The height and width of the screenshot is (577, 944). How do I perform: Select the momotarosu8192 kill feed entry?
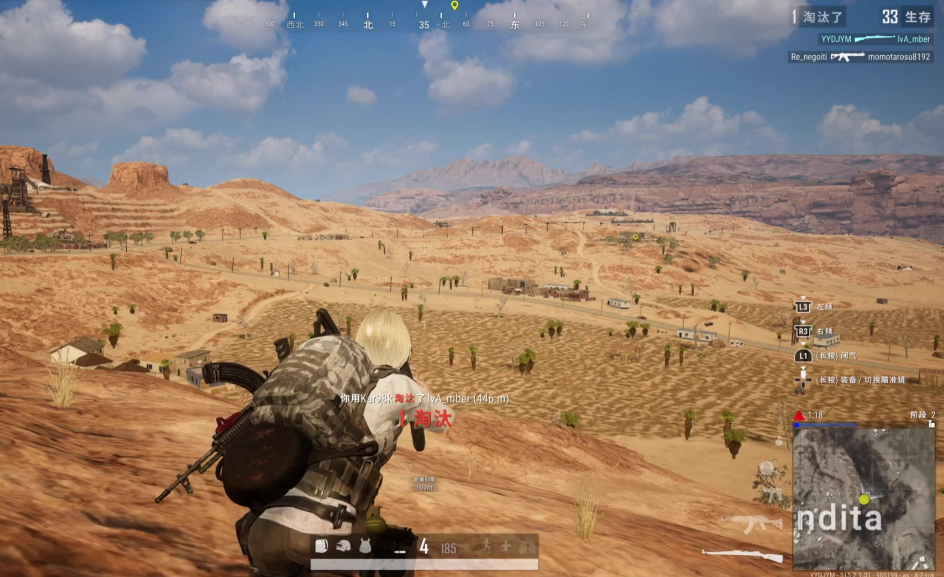point(861,57)
